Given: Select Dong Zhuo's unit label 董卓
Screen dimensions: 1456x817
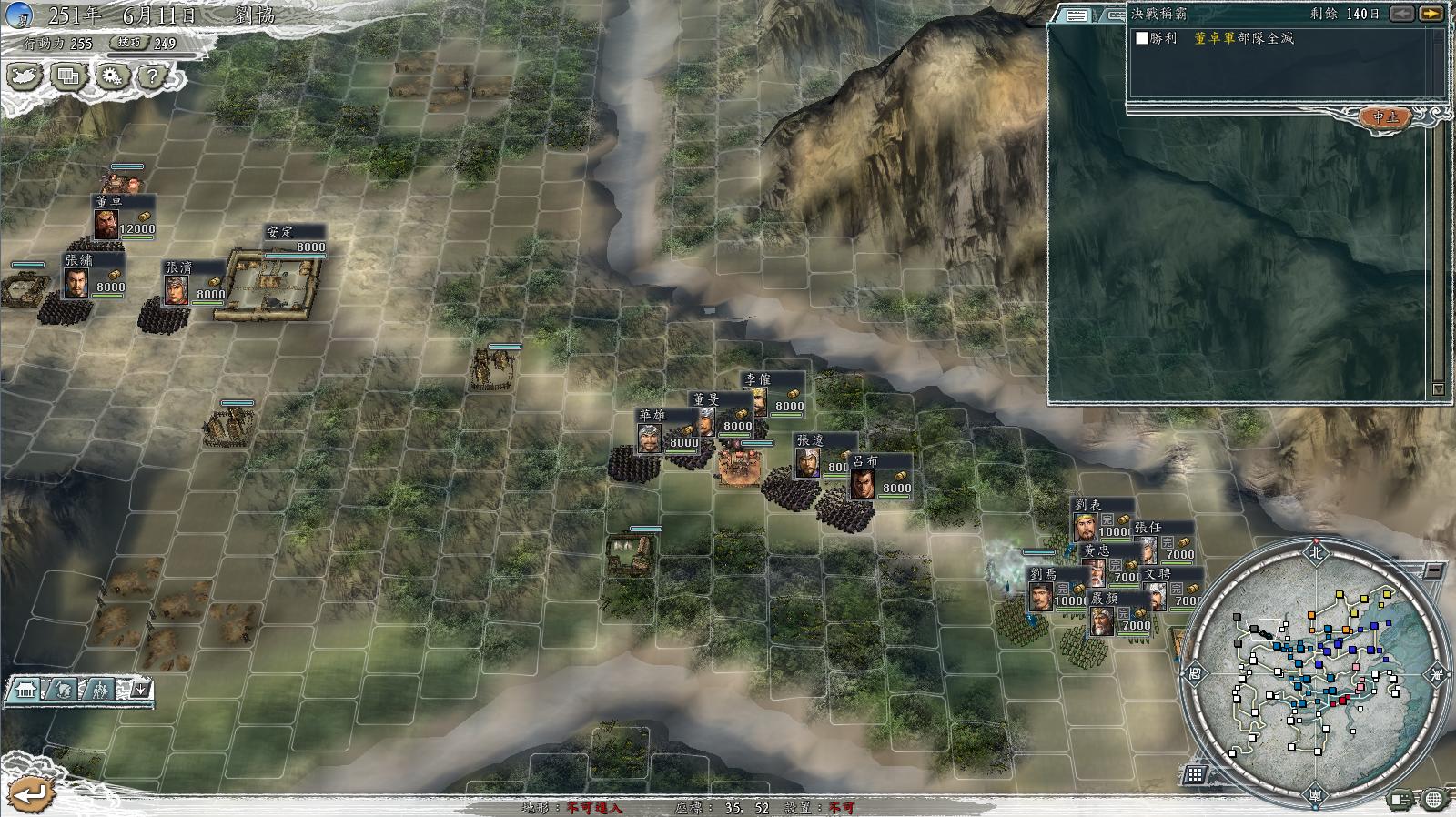Looking at the screenshot, I should 108,201.
